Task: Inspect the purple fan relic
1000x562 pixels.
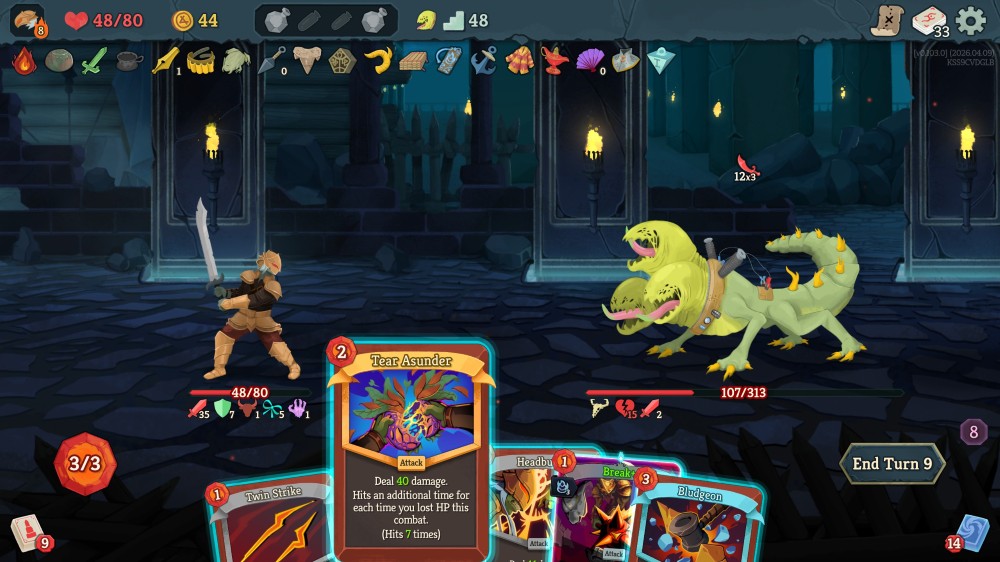Action: pyautogui.click(x=590, y=61)
